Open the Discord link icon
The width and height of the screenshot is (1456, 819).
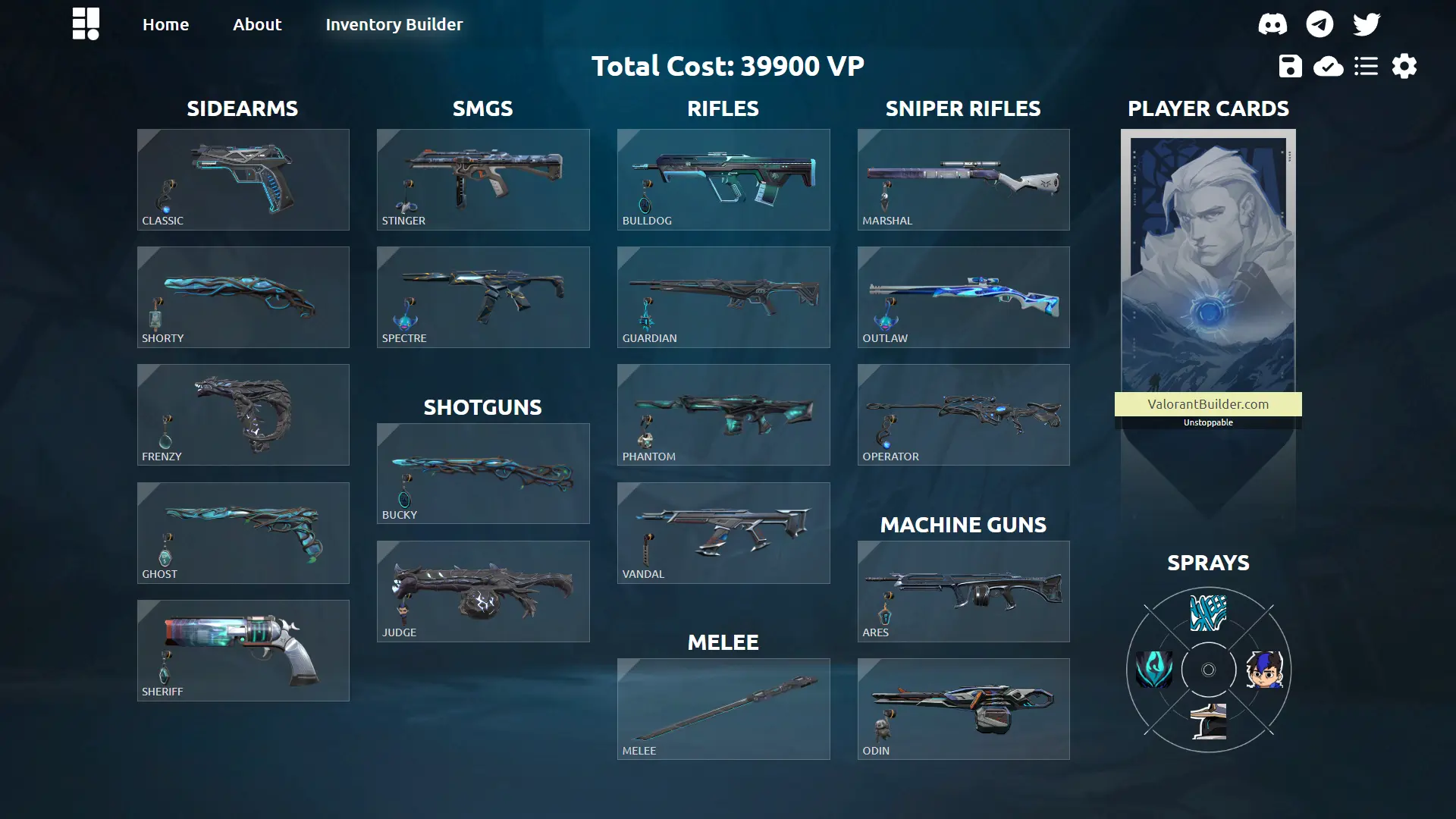click(1272, 24)
